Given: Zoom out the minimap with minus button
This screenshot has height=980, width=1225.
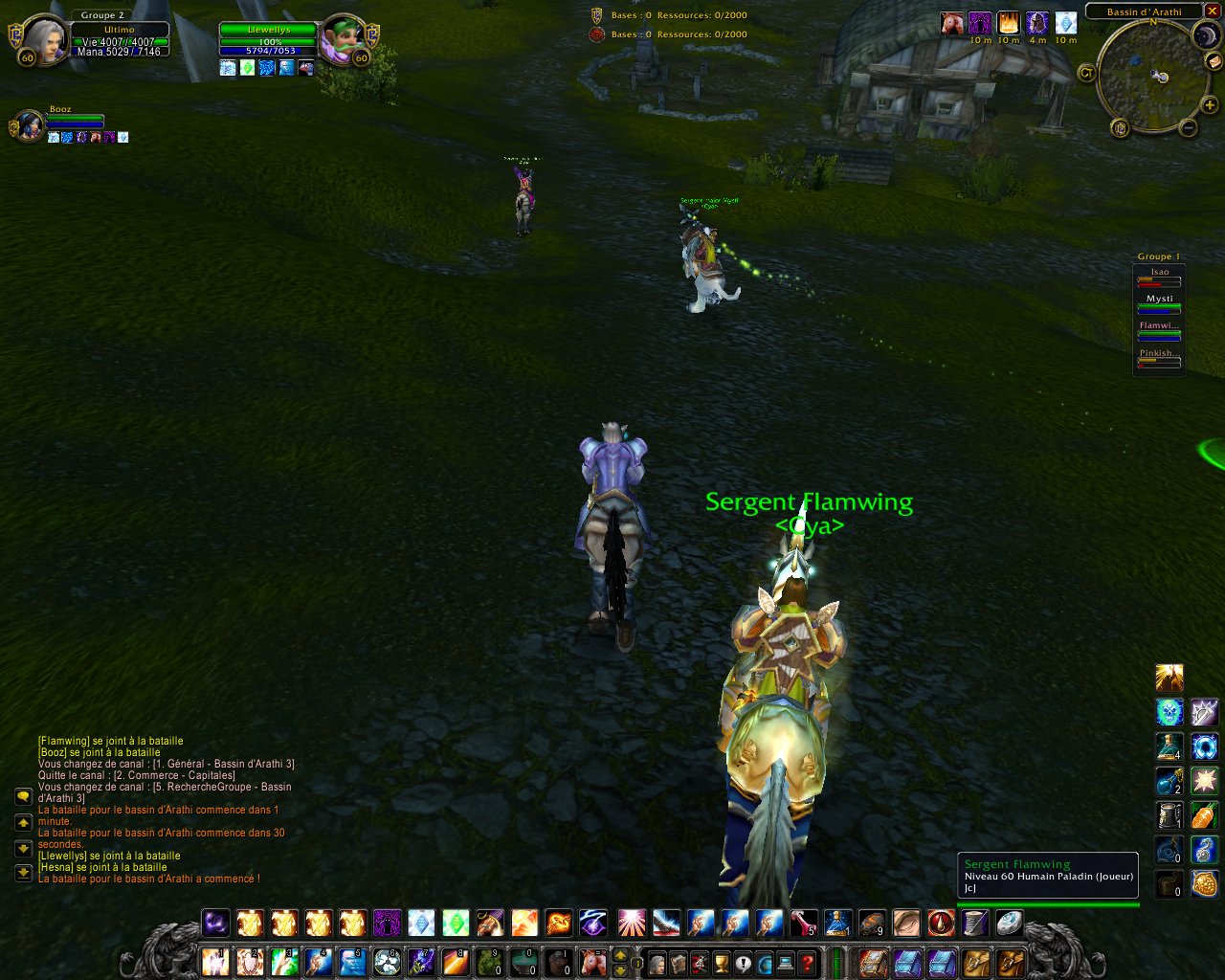Looking at the screenshot, I should pos(1188,127).
